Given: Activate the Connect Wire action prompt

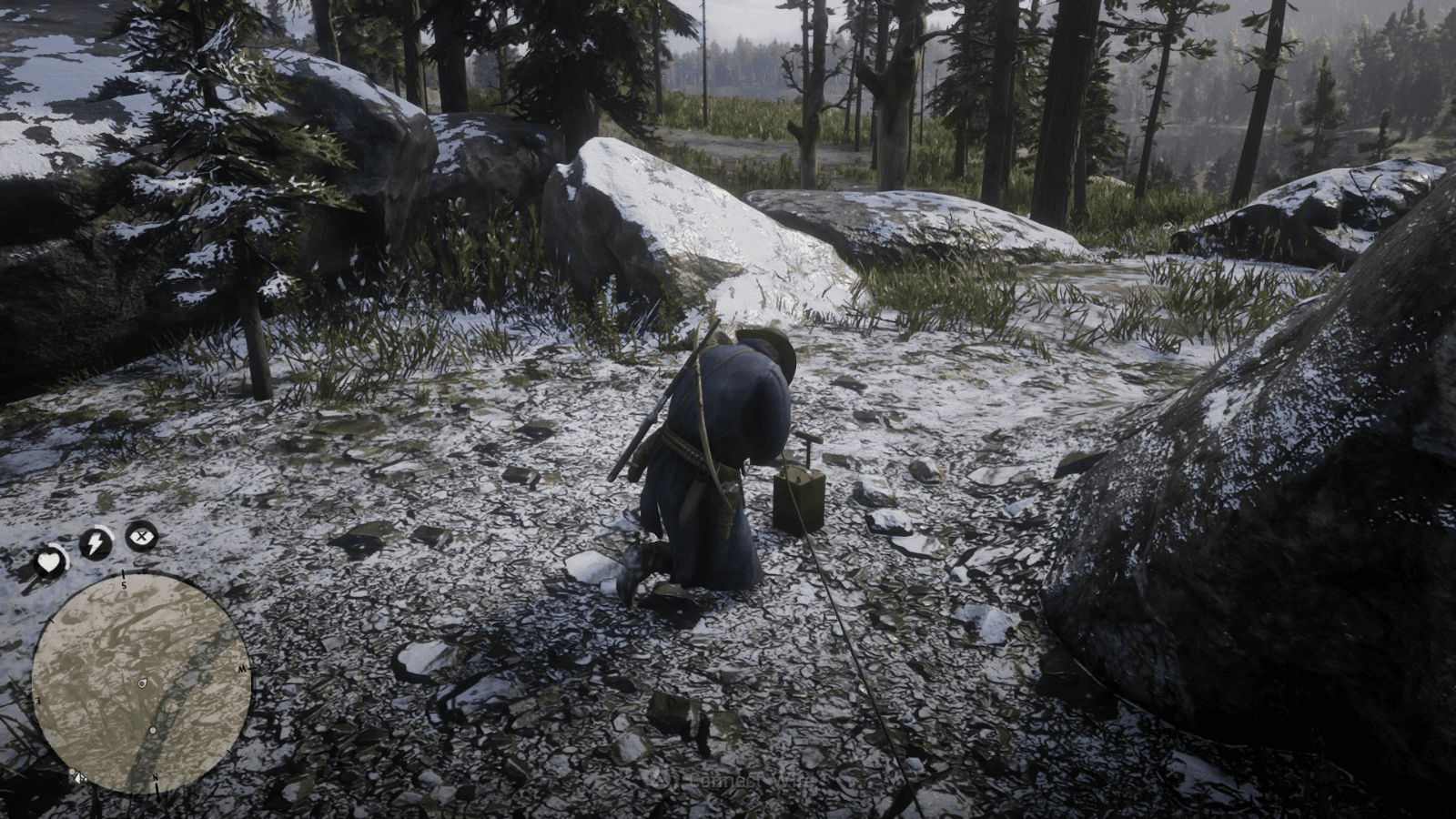Looking at the screenshot, I should point(728,780).
